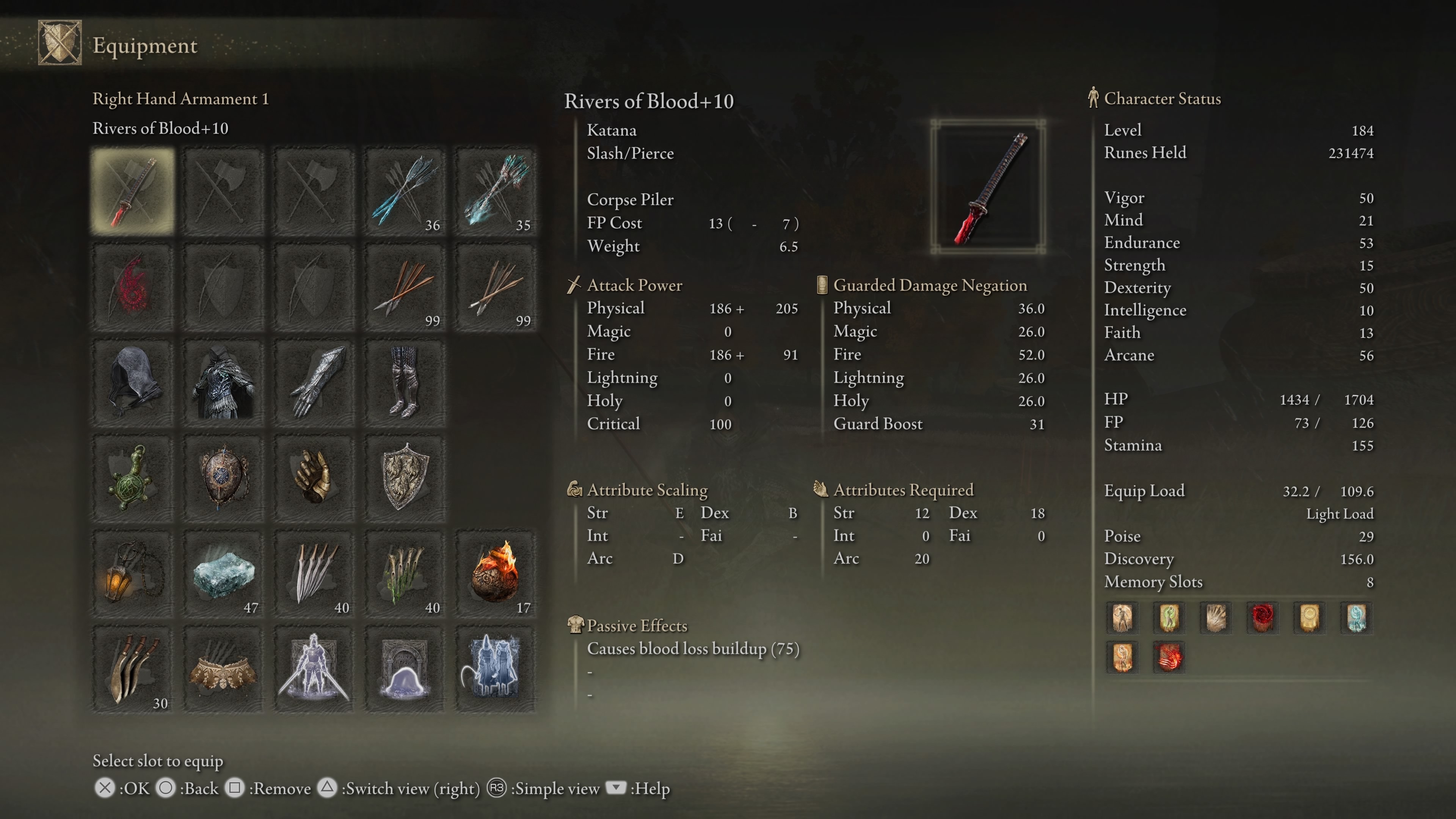Screen dimensions: 1456x819
Task: Open the chest armor slot
Action: [223, 383]
